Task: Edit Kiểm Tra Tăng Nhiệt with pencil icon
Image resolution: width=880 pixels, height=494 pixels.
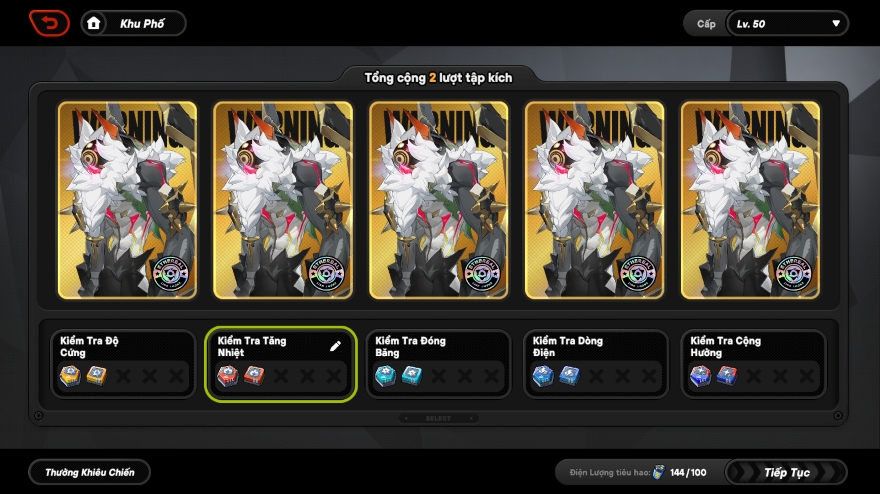Action: [336, 346]
